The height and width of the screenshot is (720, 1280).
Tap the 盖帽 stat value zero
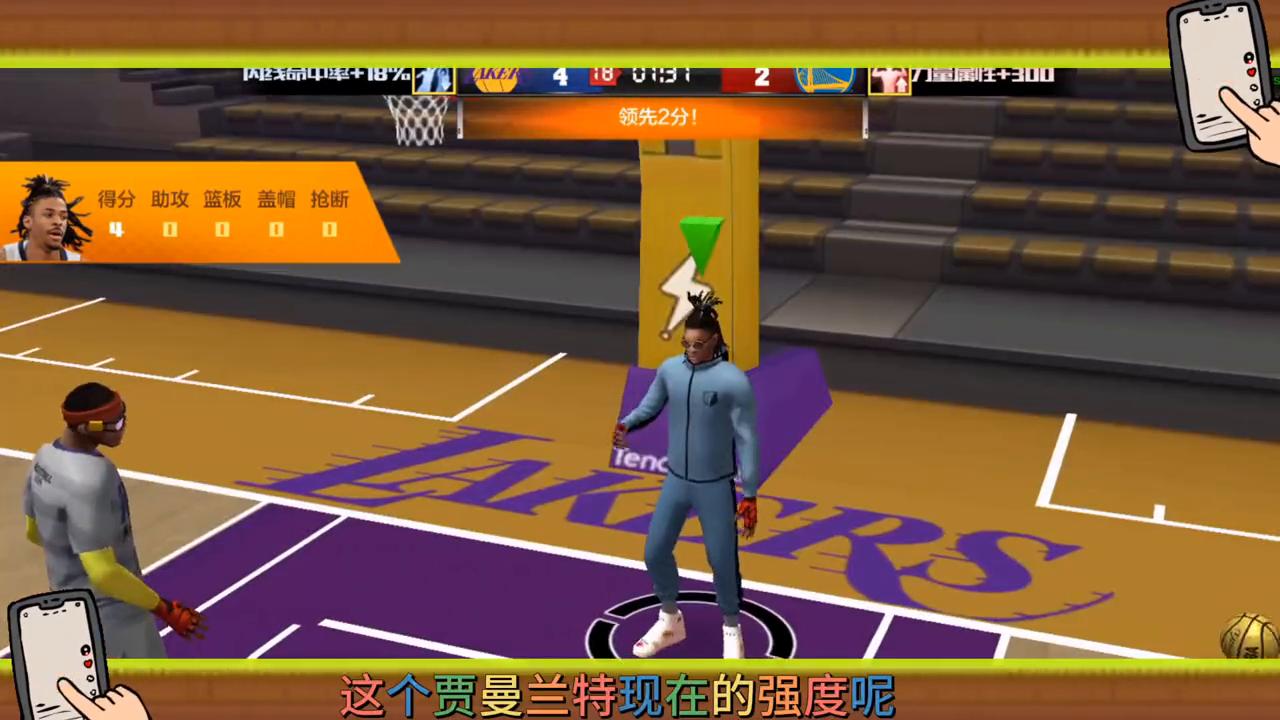275,230
